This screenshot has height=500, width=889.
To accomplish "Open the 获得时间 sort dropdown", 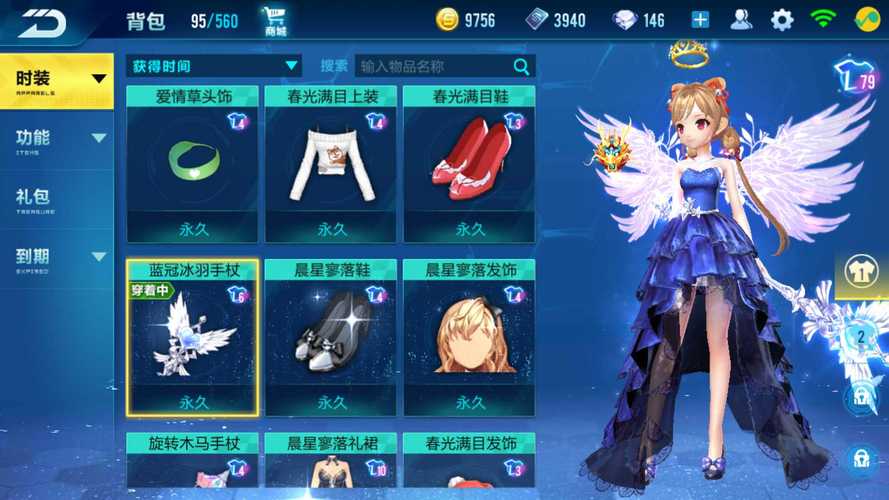I will [x=214, y=66].
